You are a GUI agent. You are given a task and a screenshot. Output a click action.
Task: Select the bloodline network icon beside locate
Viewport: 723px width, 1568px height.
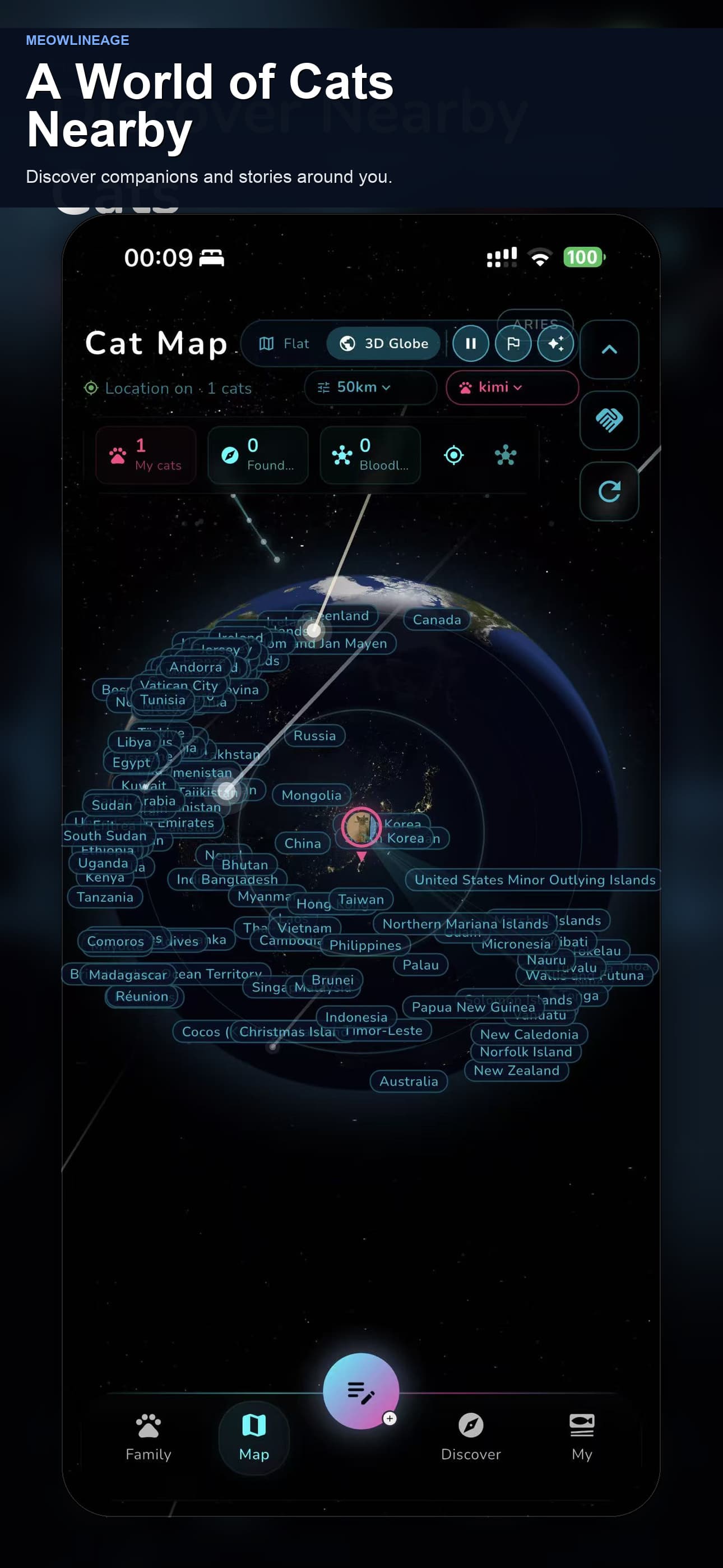504,455
